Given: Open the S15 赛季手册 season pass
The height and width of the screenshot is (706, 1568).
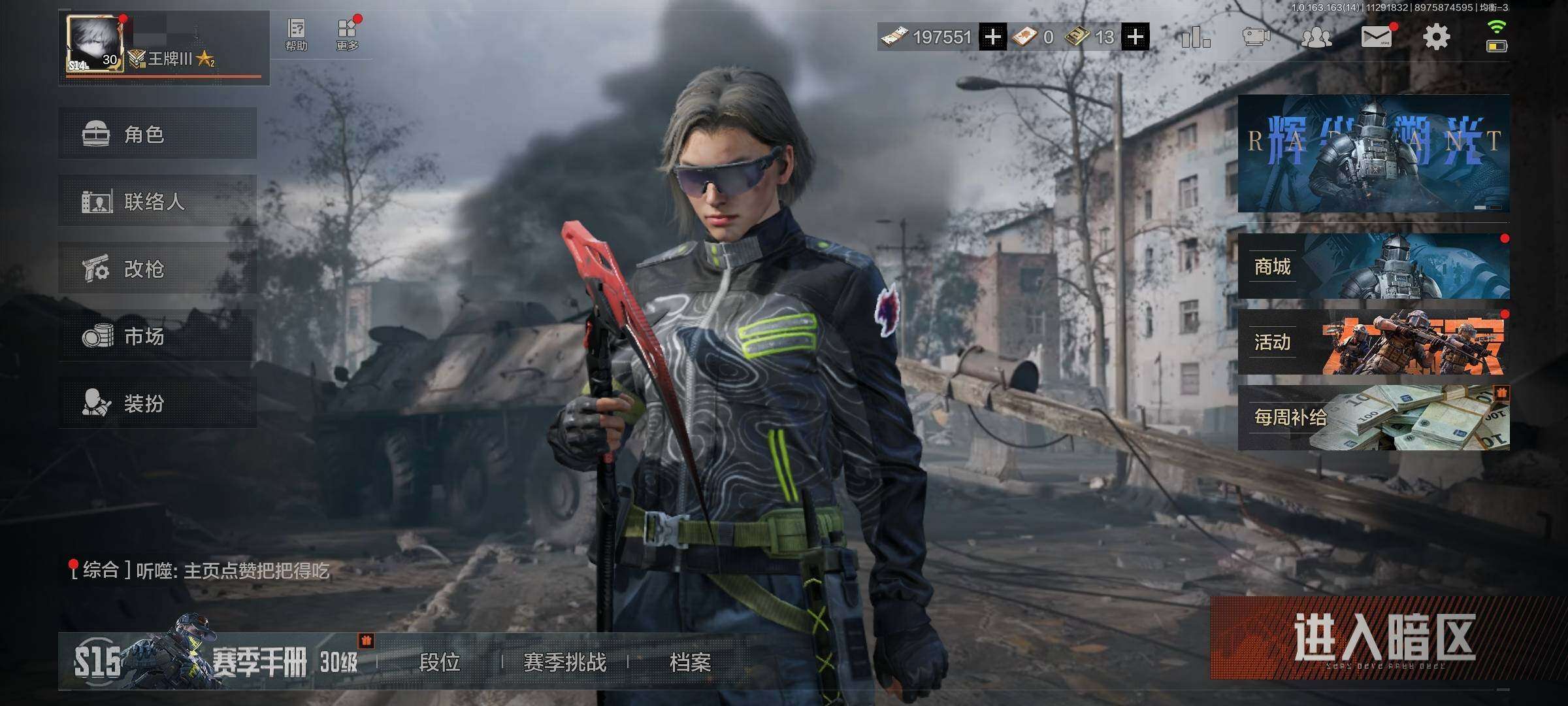Looking at the screenshot, I should [216, 662].
